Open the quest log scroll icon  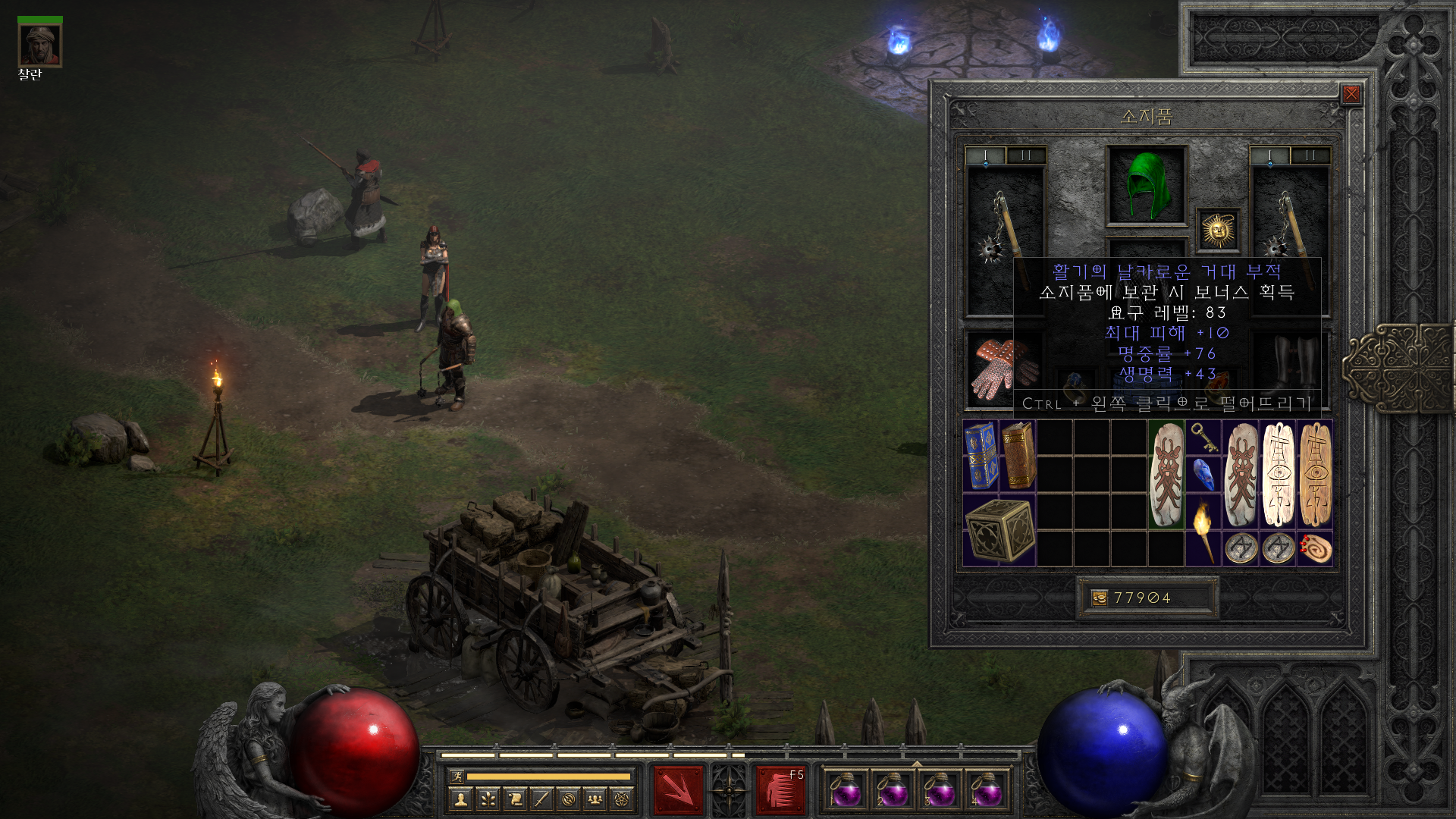515,799
